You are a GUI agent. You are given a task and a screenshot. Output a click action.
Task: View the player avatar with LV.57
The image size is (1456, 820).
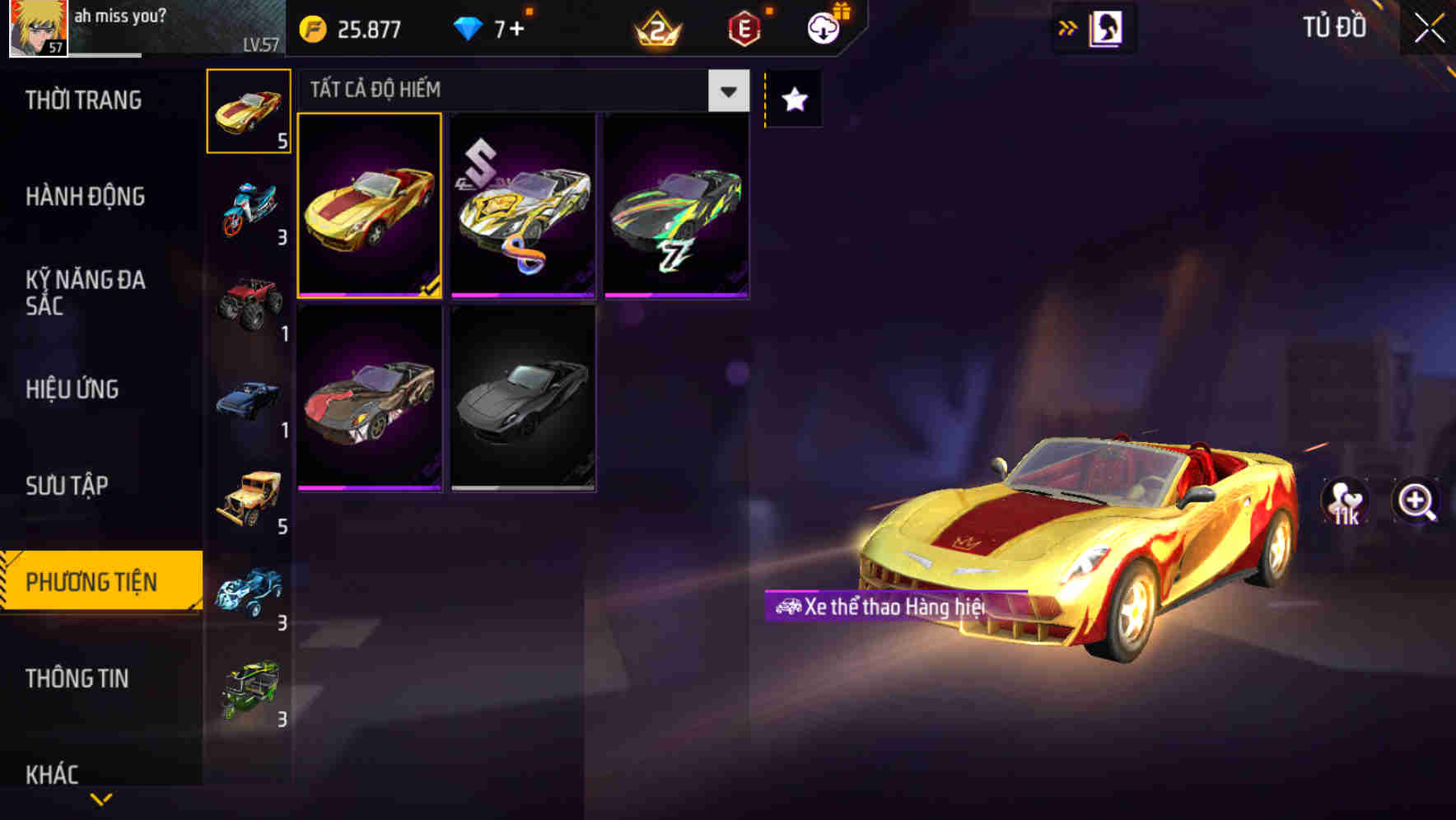click(x=35, y=29)
